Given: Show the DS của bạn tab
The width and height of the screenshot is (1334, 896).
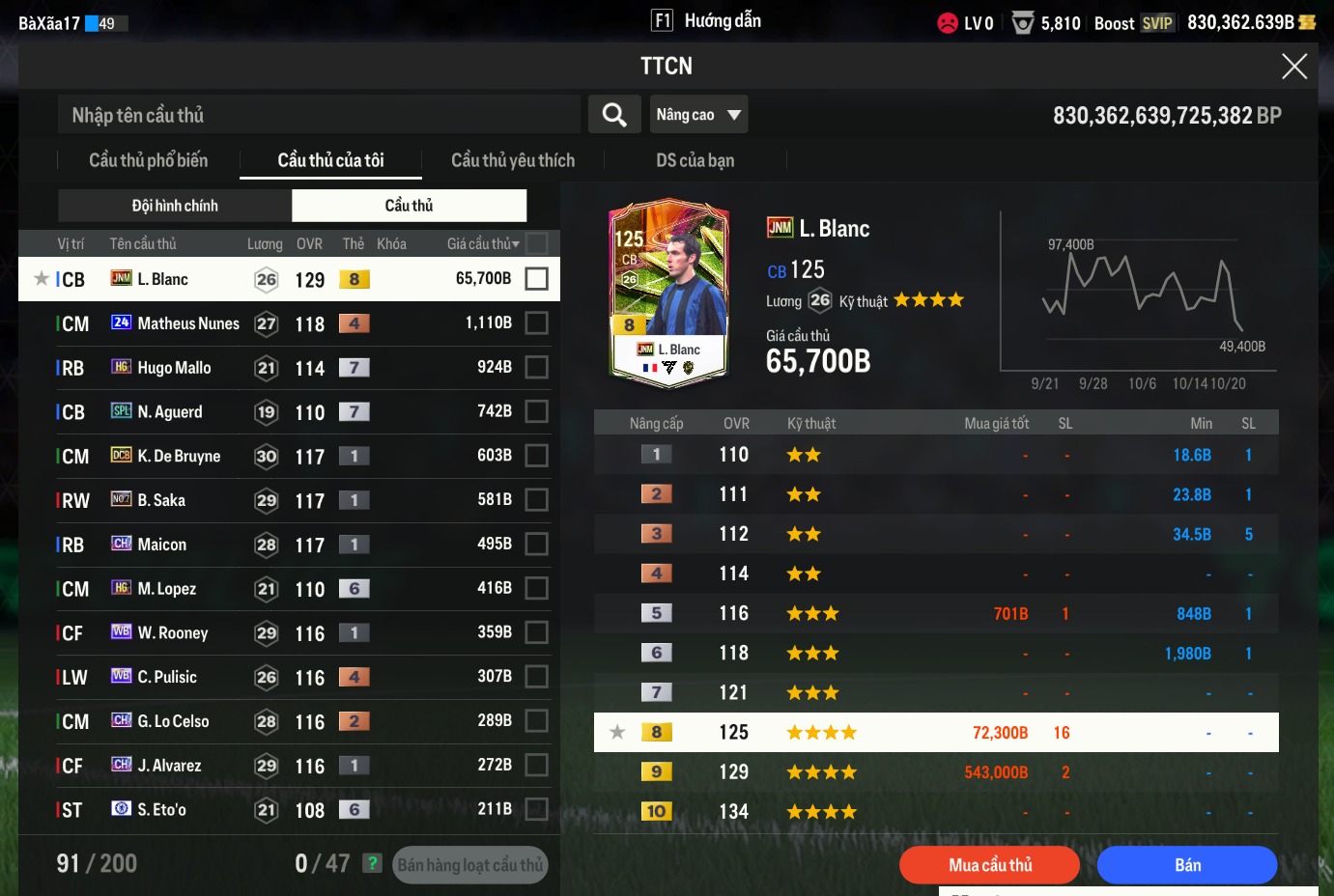Looking at the screenshot, I should (x=695, y=160).
